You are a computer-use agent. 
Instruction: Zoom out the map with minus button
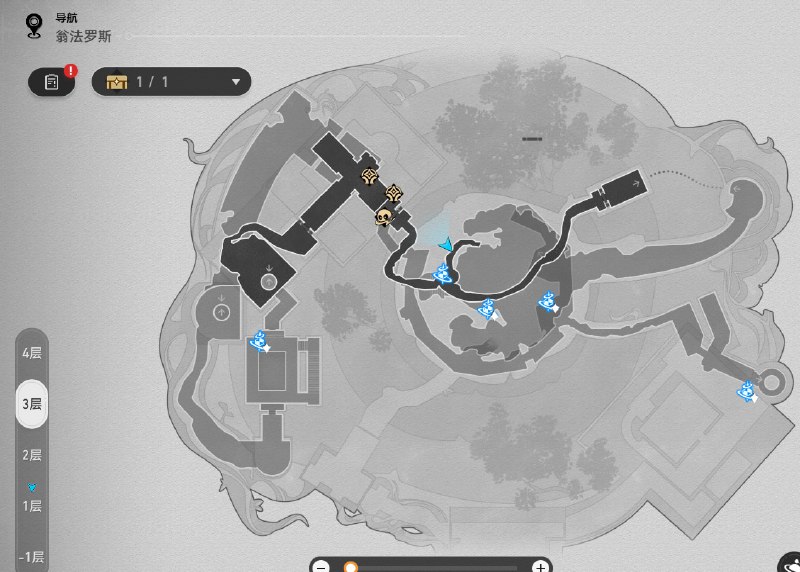pyautogui.click(x=322, y=566)
